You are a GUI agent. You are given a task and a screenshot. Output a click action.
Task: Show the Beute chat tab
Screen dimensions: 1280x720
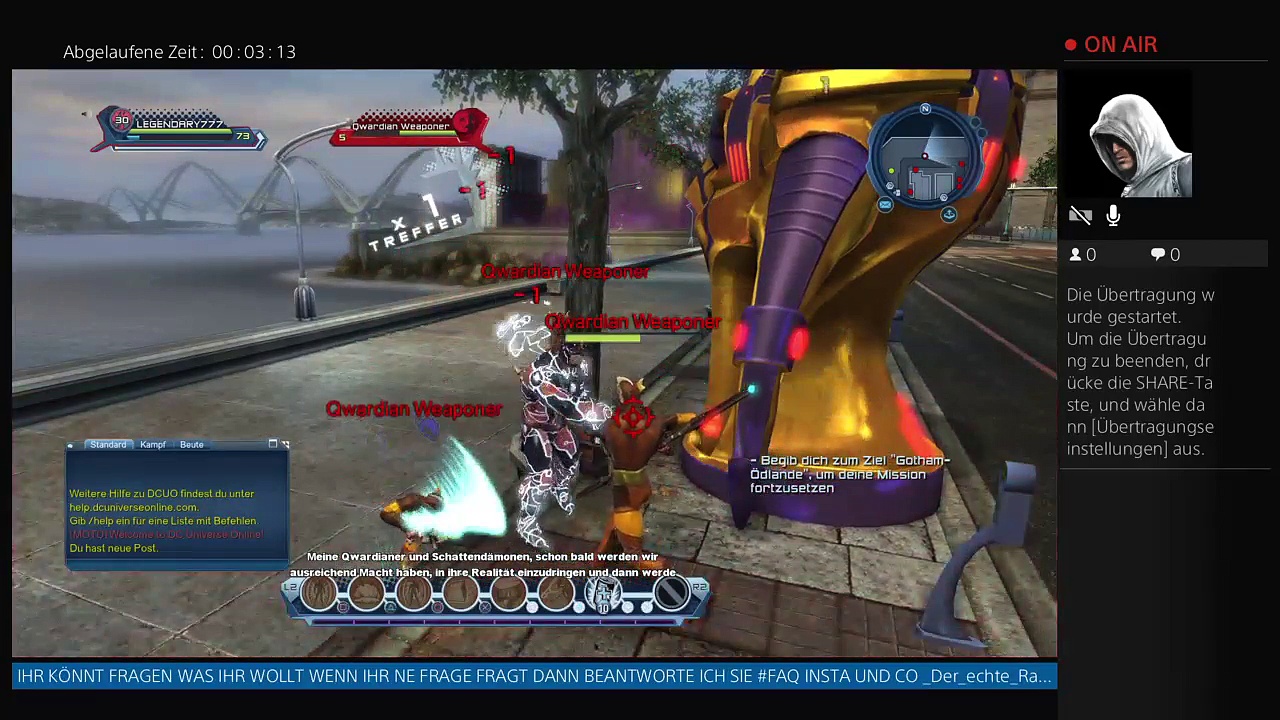coord(192,444)
